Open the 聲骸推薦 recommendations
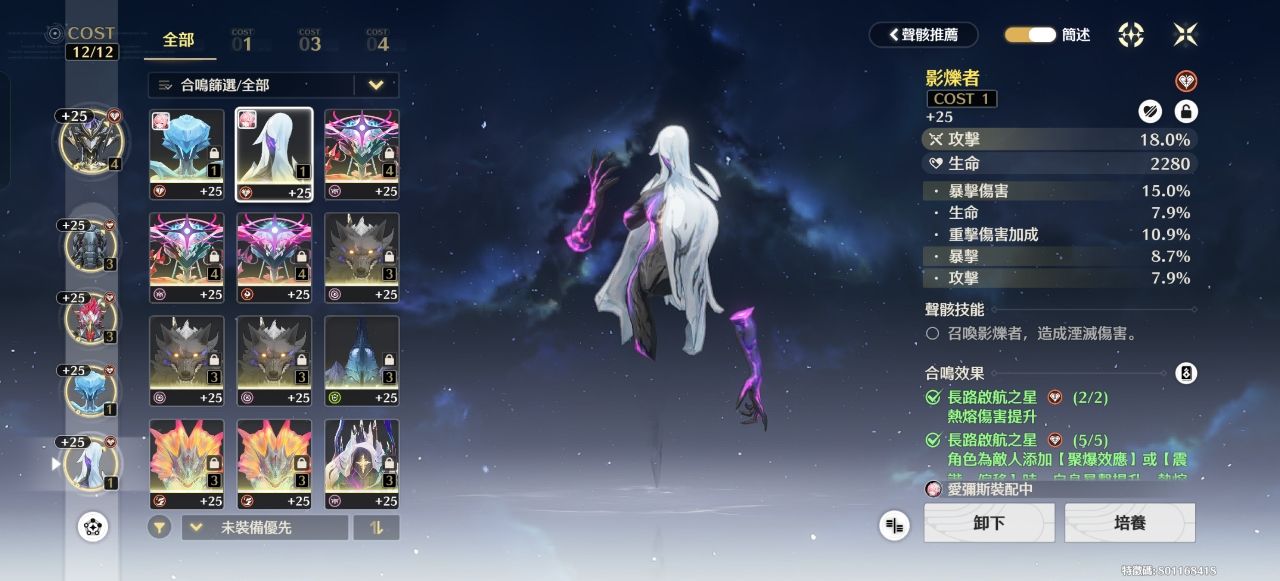This screenshot has width=1280, height=581. click(x=920, y=35)
